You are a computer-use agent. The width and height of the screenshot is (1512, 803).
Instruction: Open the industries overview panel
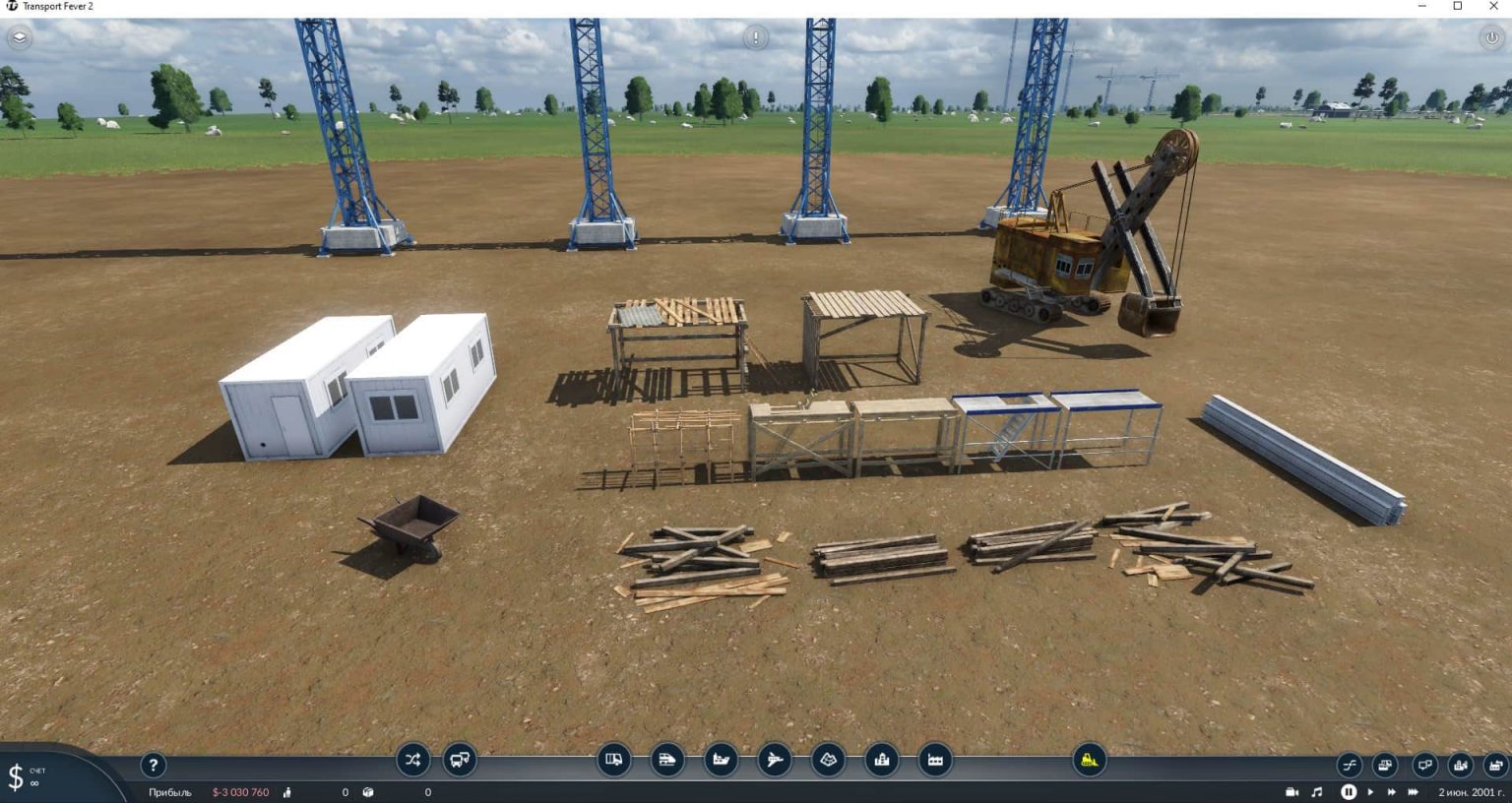click(x=1497, y=765)
